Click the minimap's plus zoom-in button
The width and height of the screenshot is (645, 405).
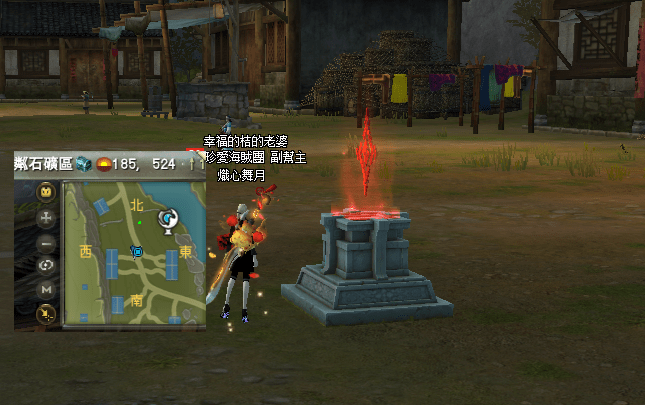(x=46, y=217)
